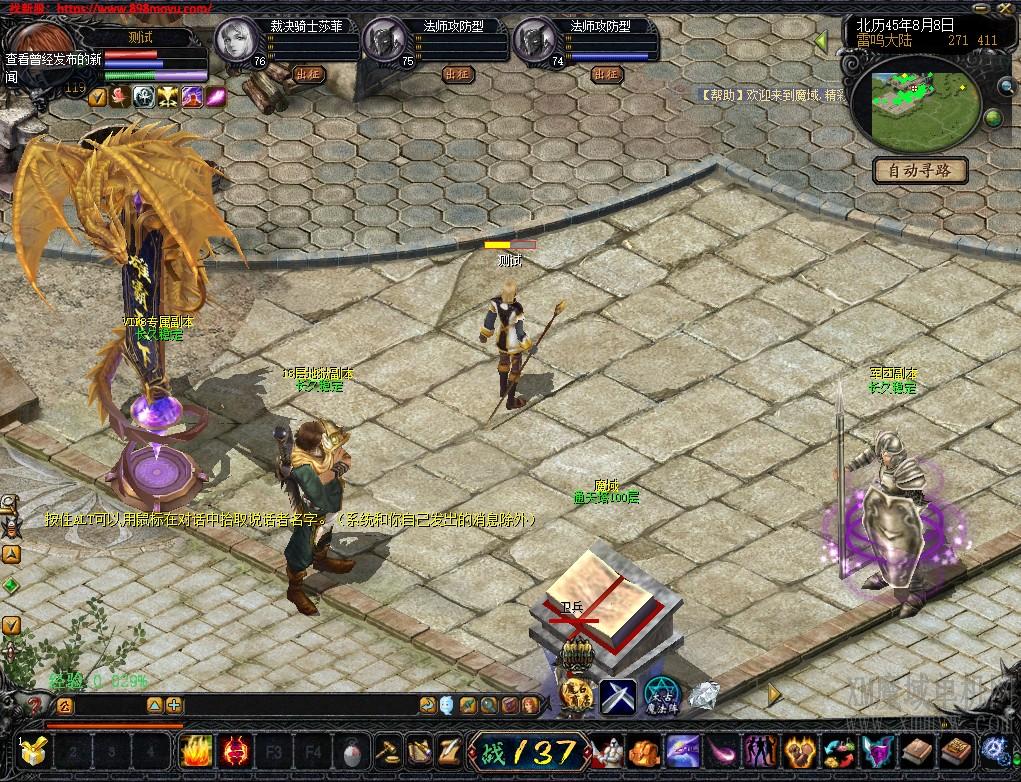This screenshot has width=1021, height=782.
Task: Open the blue gear system settings
Action: point(994,750)
